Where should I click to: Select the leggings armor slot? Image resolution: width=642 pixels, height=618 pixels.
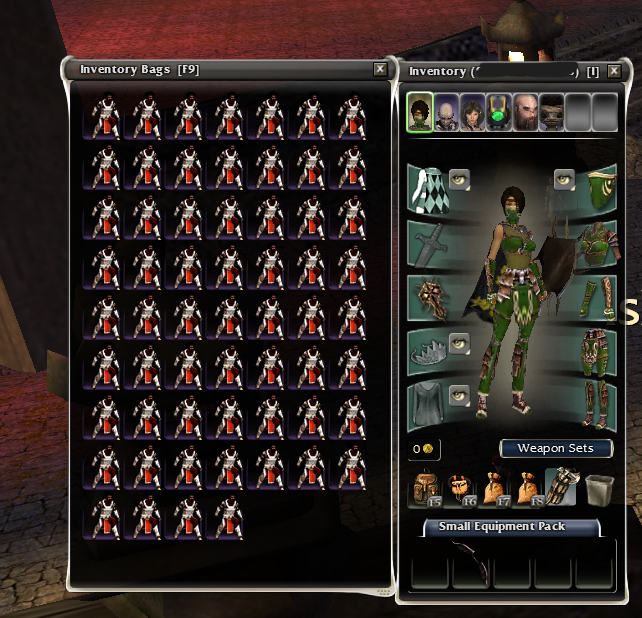[x=596, y=351]
